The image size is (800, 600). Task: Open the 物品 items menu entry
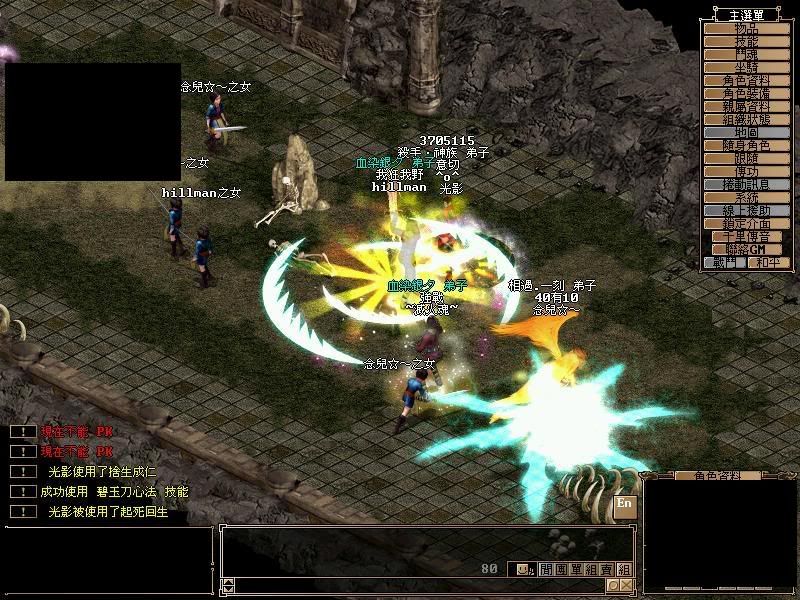tap(745, 29)
